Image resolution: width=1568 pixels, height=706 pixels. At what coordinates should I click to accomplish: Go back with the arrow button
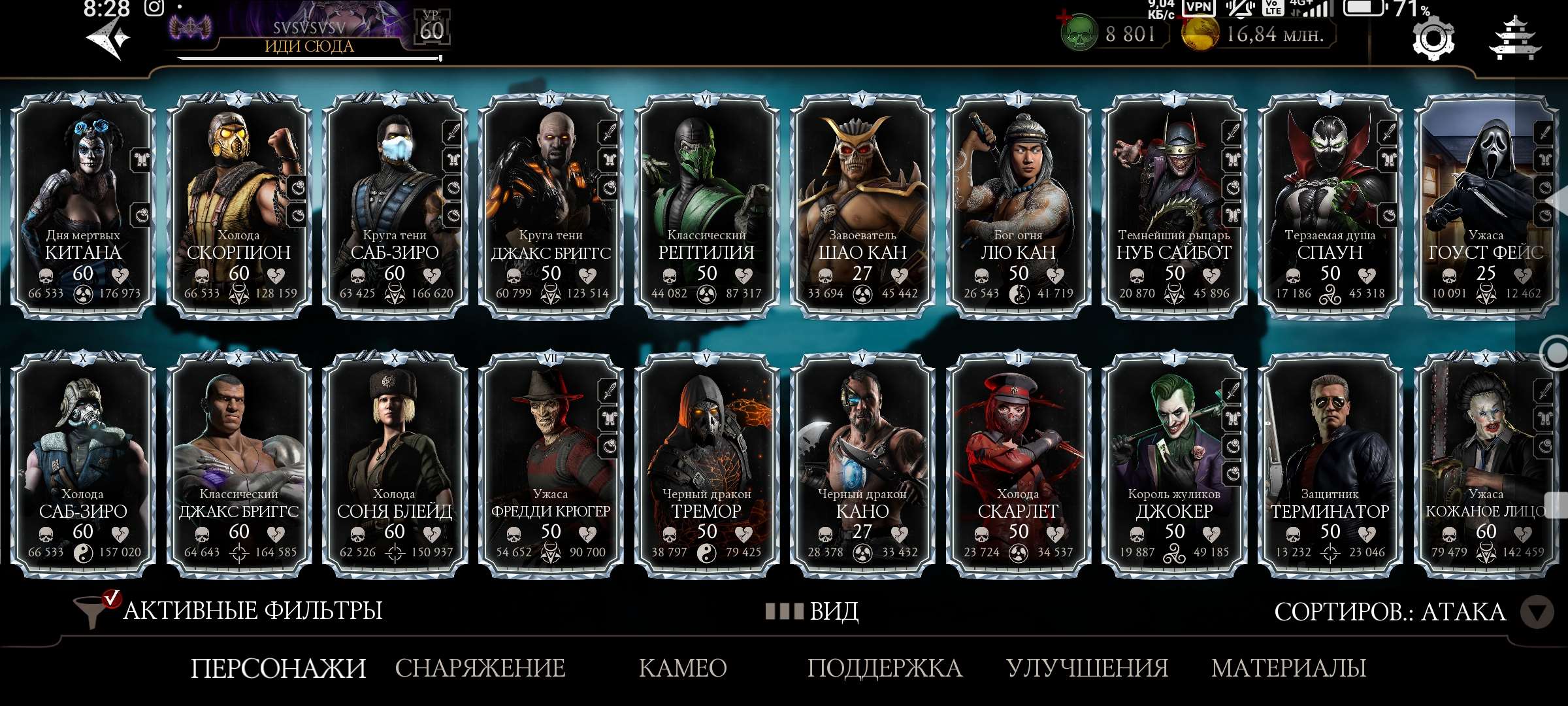click(x=108, y=39)
